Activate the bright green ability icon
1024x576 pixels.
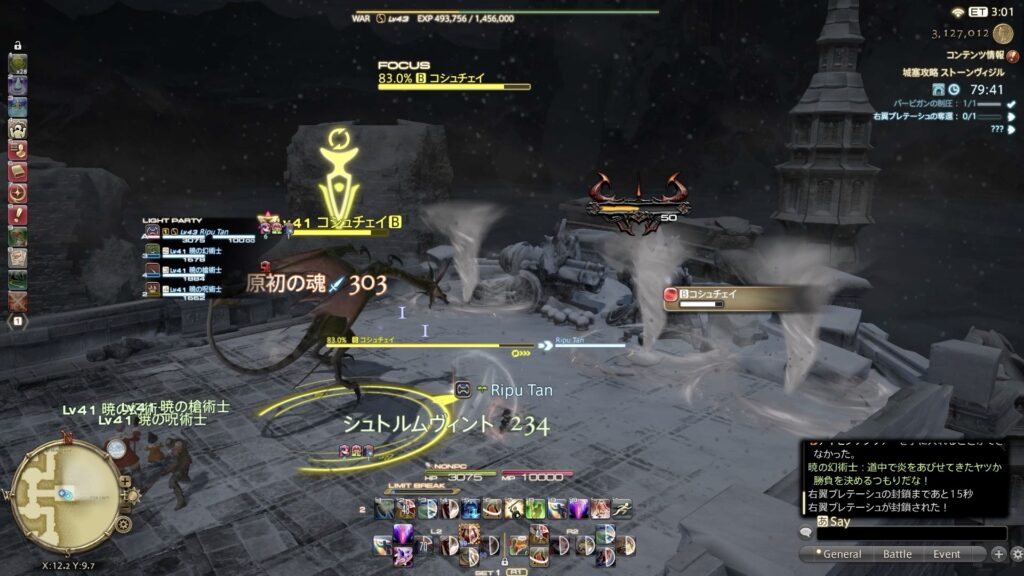point(535,508)
